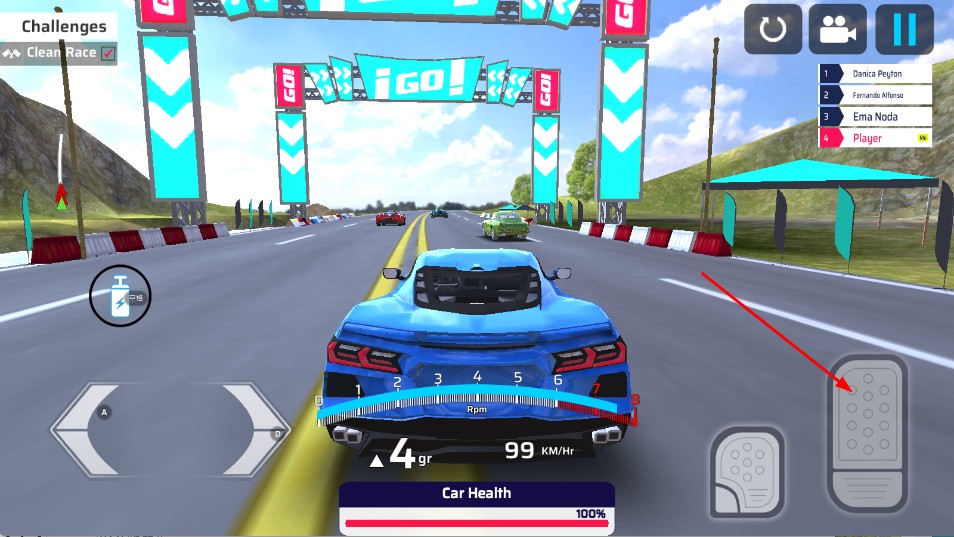Toggle the Clean Race challenge checkbox
954x537 pixels.
(x=108, y=53)
